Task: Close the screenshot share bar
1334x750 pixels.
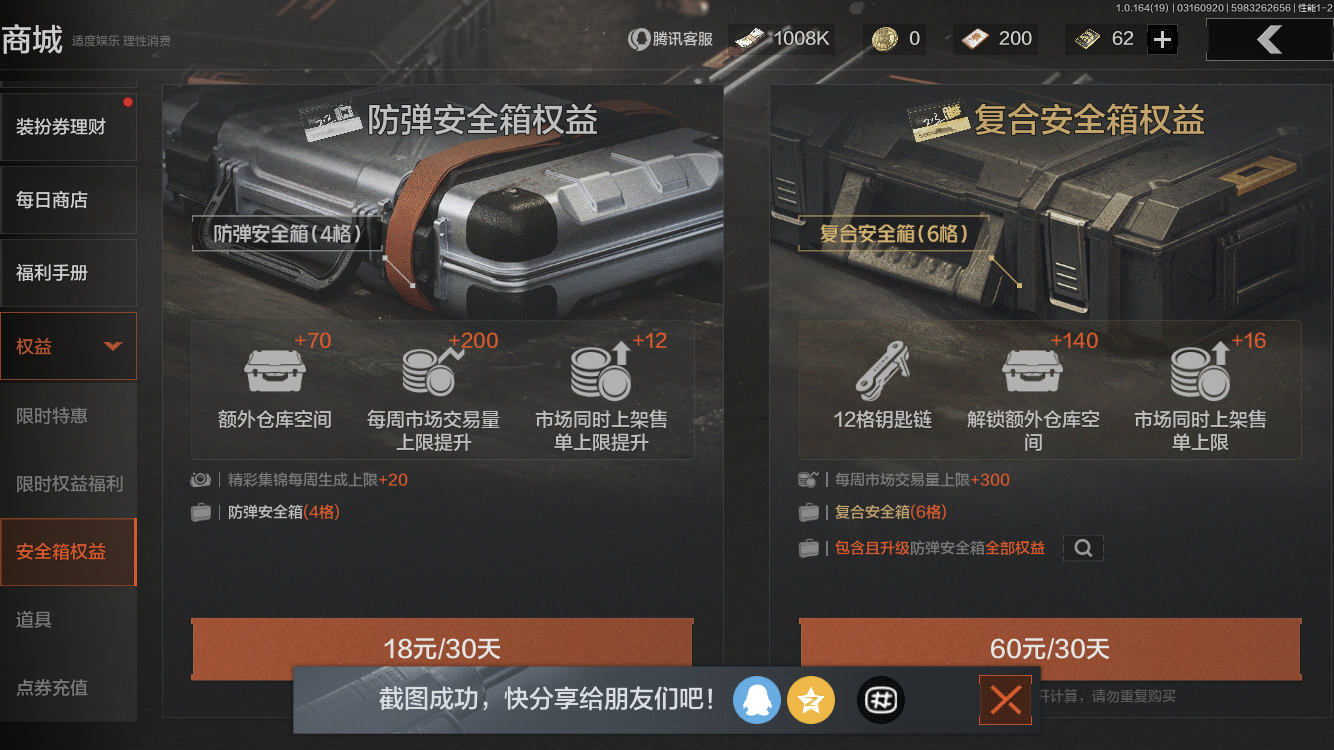Action: [1005, 700]
